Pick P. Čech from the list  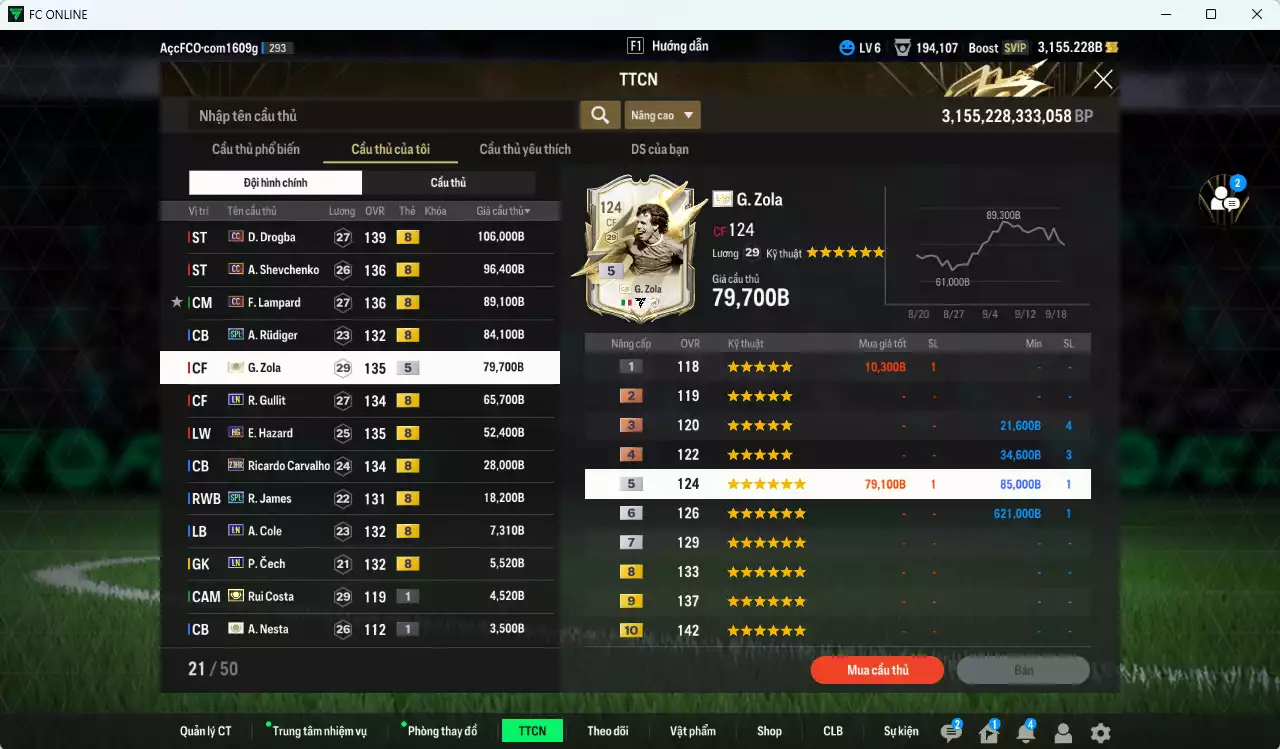click(360, 563)
